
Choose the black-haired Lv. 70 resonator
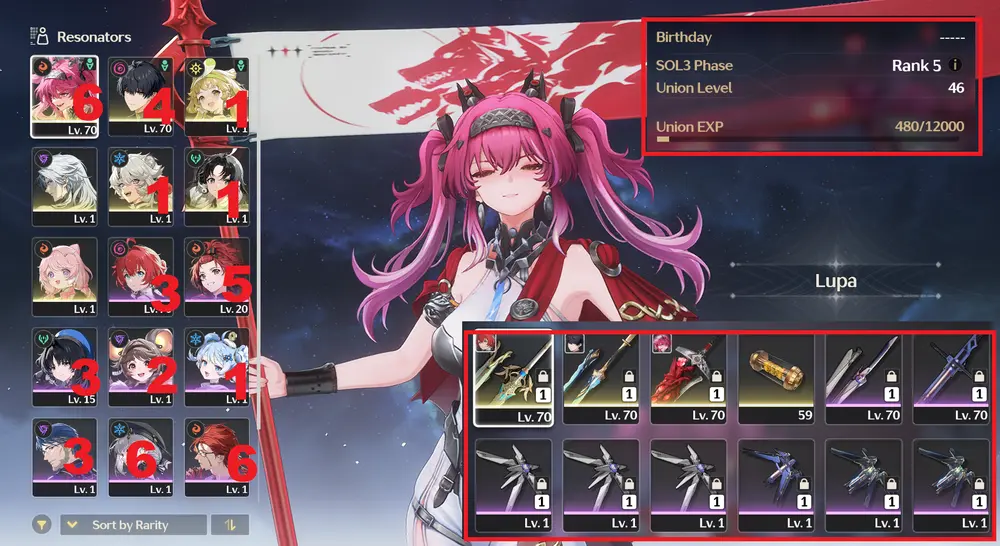(141, 95)
